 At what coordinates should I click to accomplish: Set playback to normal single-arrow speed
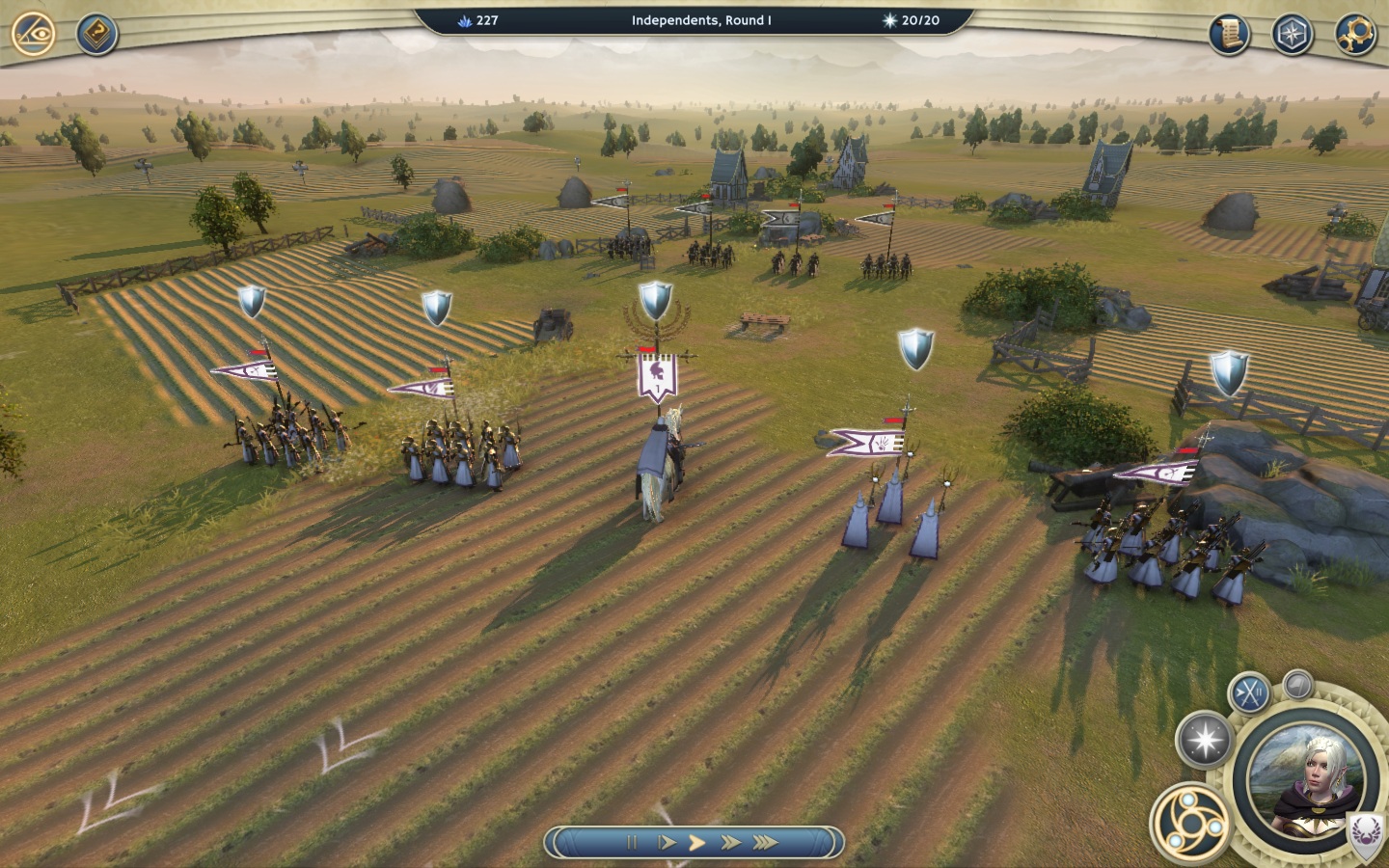pos(697,842)
